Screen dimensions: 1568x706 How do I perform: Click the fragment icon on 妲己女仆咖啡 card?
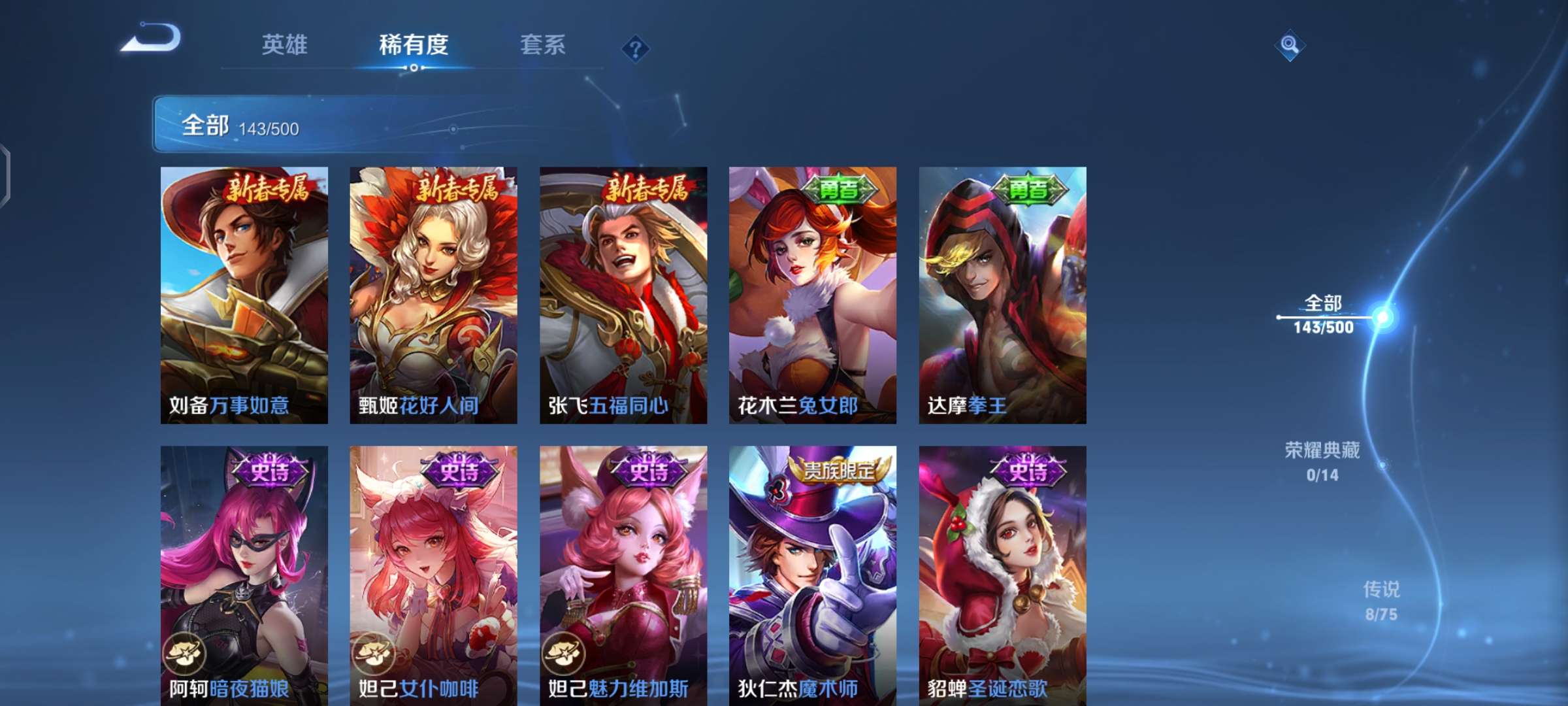coord(372,654)
